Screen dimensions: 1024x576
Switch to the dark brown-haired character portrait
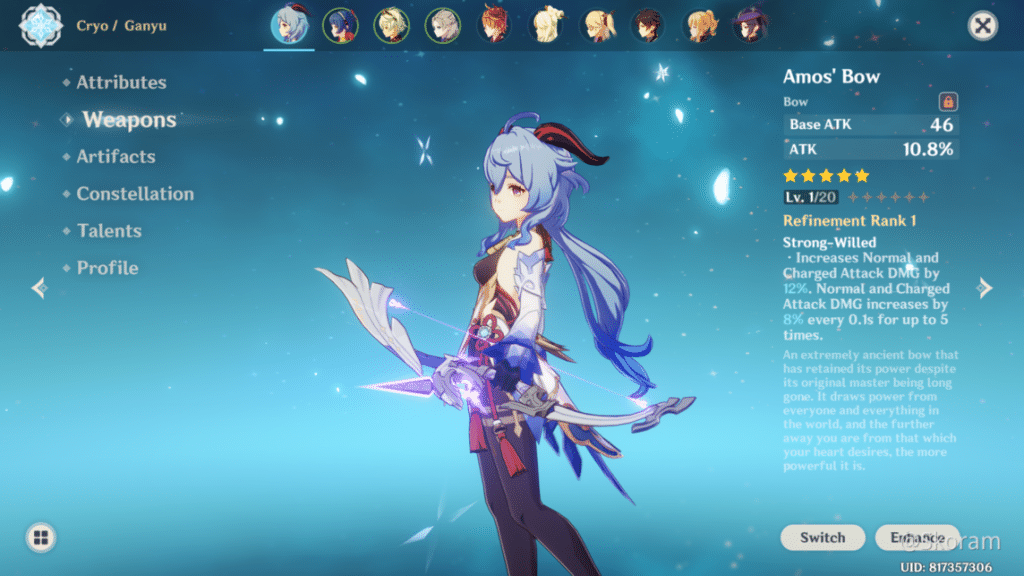[x=647, y=26]
